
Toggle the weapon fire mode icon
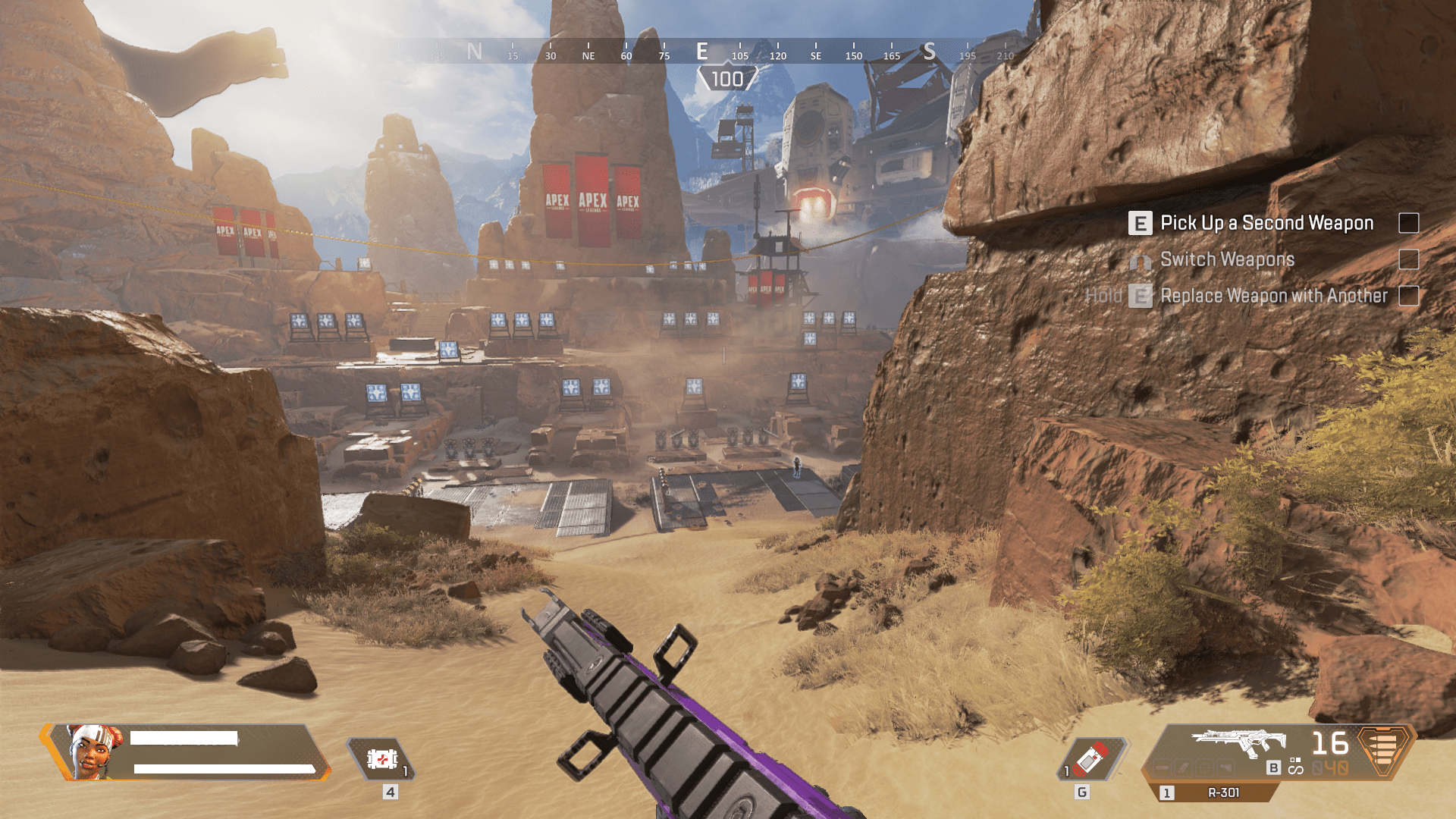pos(1295,767)
